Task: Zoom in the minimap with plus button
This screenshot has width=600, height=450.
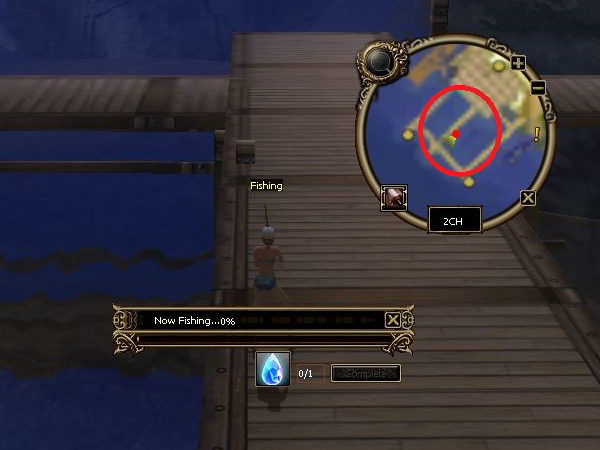Action: tap(518, 63)
